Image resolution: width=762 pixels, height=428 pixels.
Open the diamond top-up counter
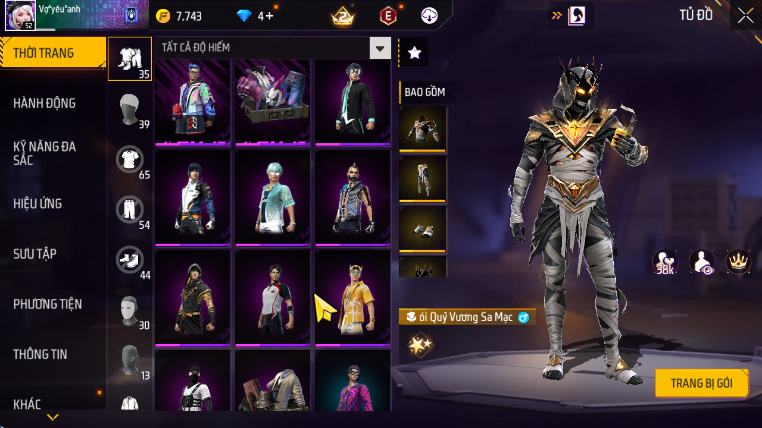(x=253, y=16)
